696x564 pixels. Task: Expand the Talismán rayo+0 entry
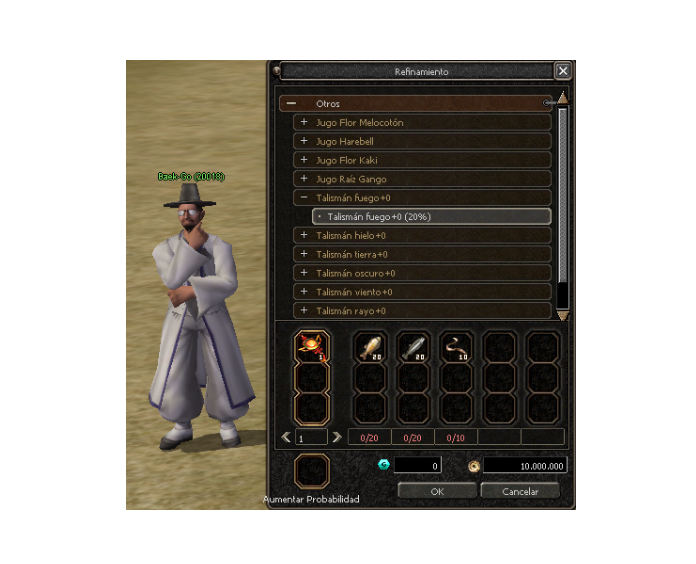click(304, 312)
